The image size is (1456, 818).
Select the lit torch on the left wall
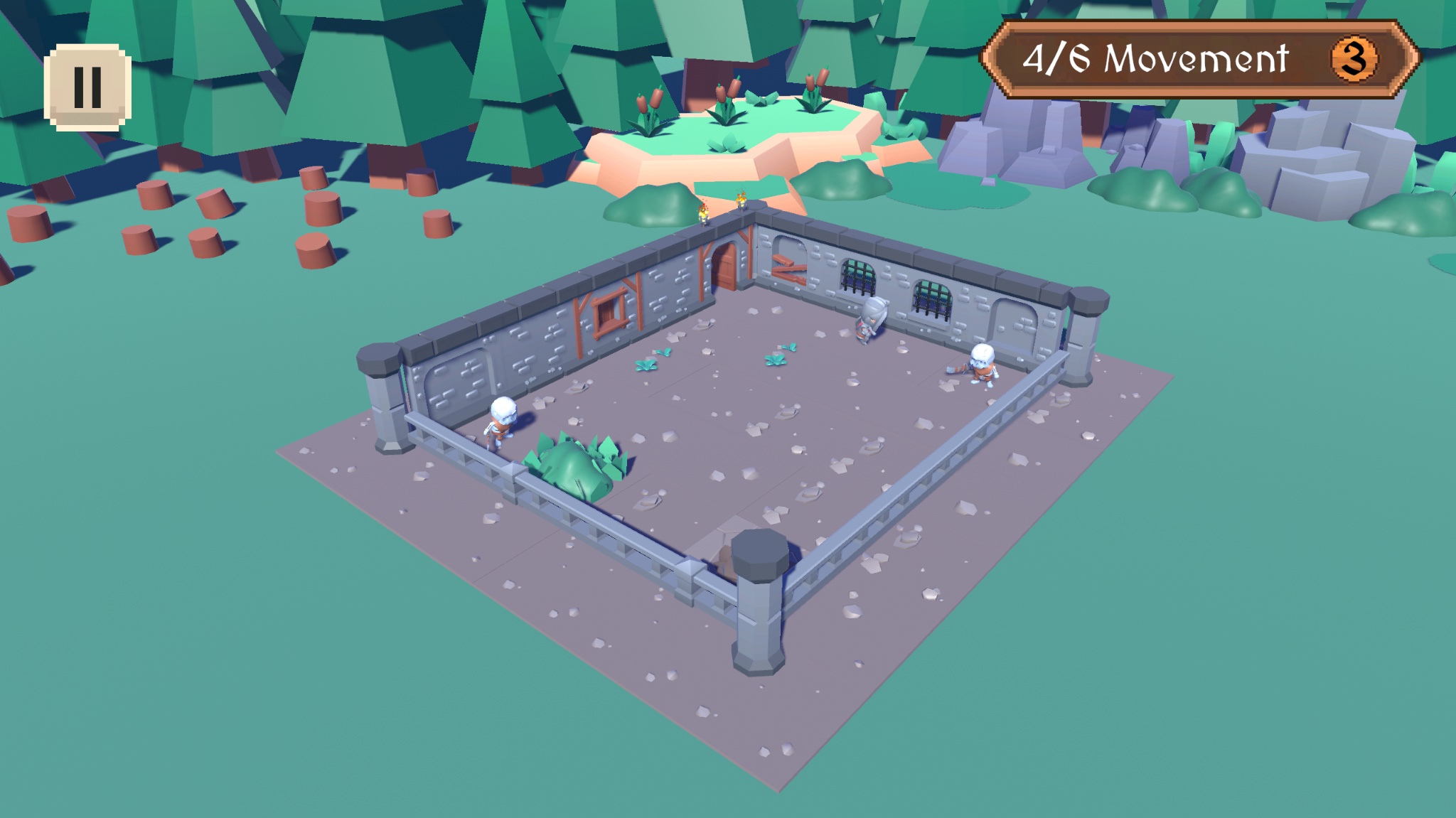click(x=702, y=211)
